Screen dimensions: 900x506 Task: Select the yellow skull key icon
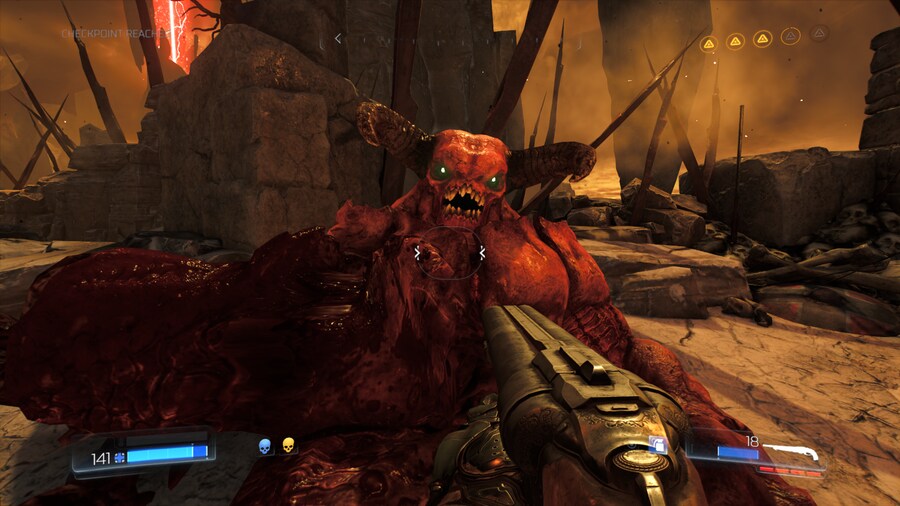(288, 446)
